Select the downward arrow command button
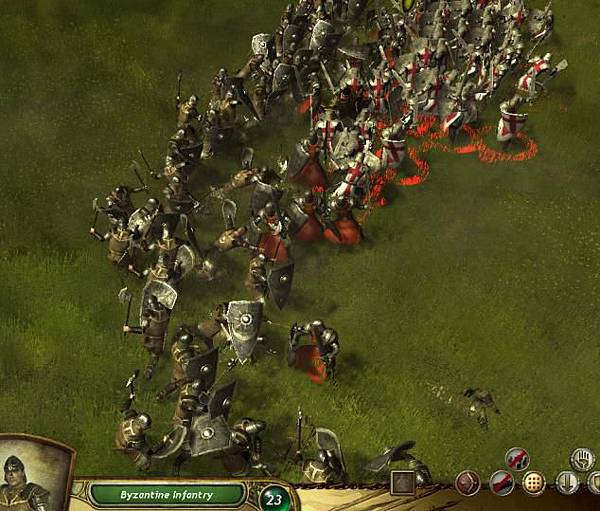Screen dimensions: 600x511 [567, 484]
